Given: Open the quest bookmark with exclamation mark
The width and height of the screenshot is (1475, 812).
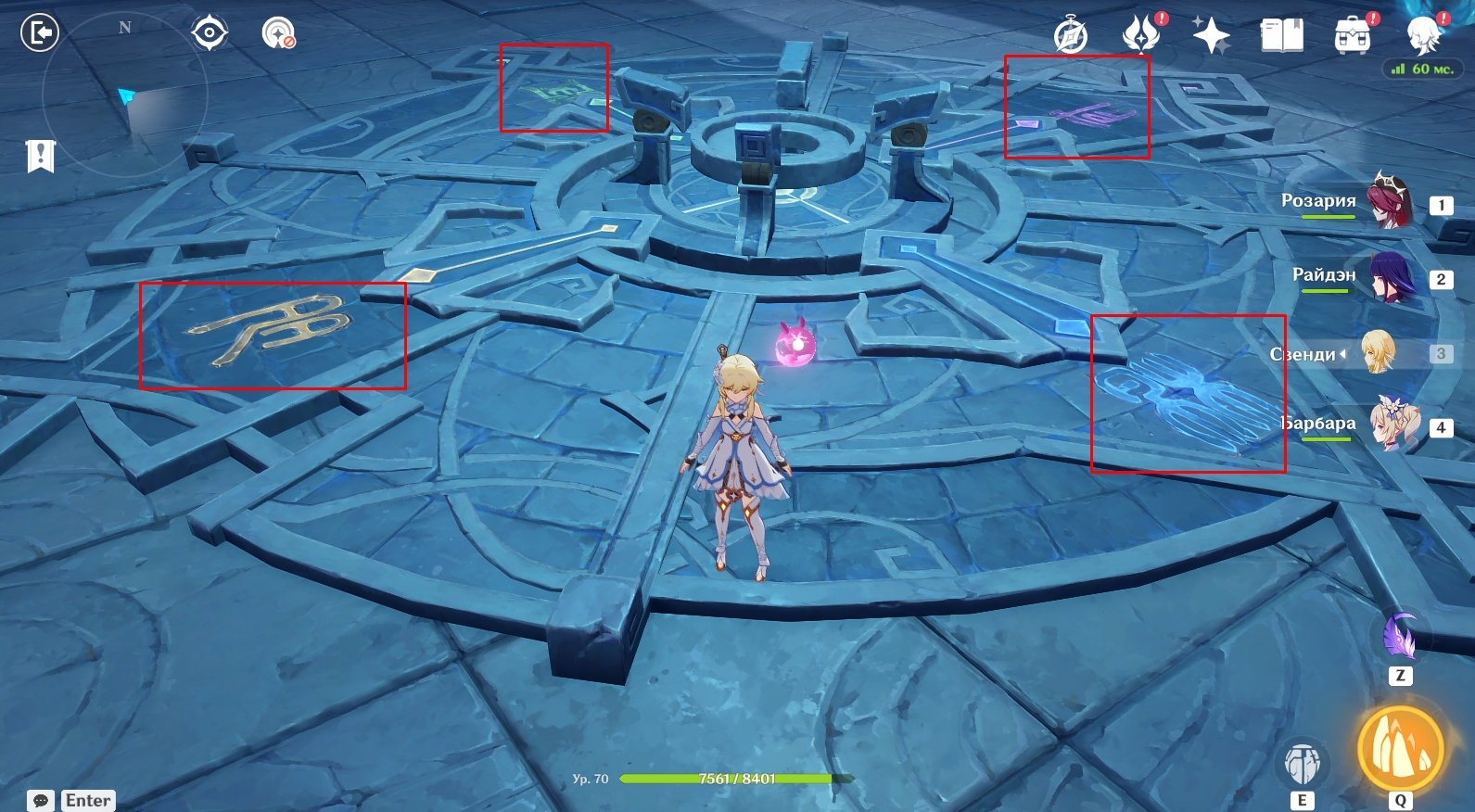Looking at the screenshot, I should click(41, 156).
